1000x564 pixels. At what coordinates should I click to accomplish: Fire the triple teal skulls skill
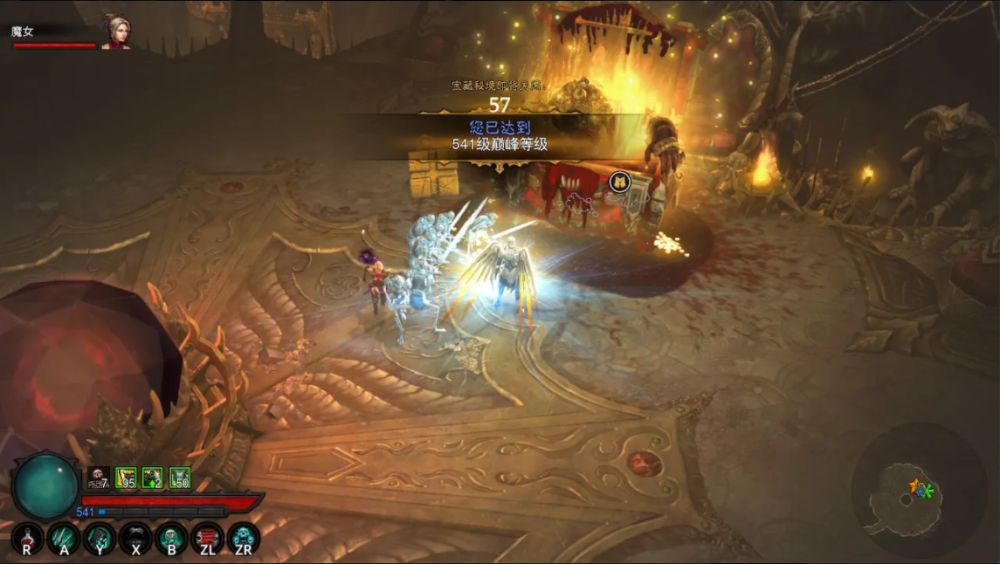coord(243,539)
